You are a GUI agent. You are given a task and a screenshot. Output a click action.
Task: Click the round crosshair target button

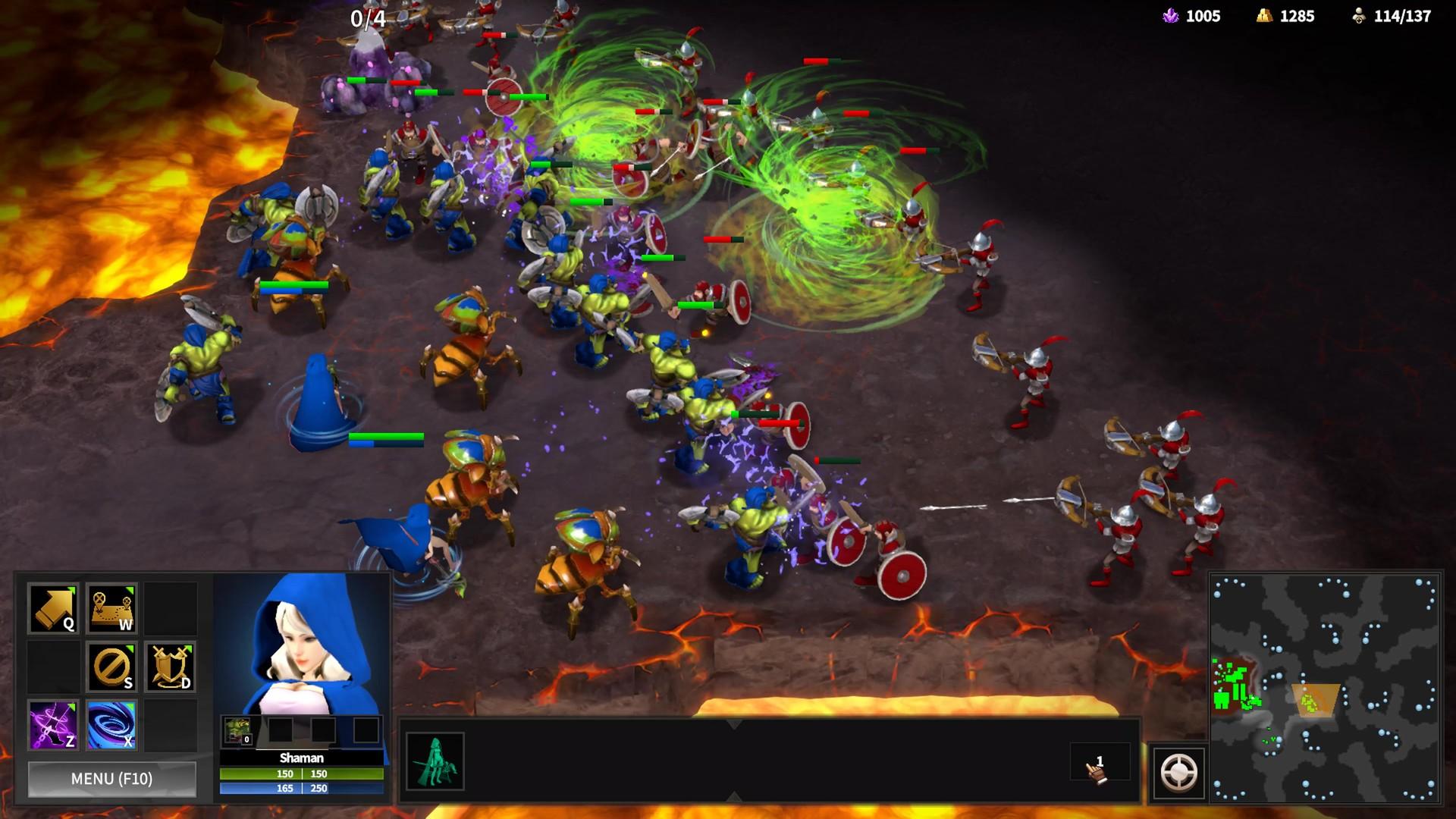tap(1178, 773)
